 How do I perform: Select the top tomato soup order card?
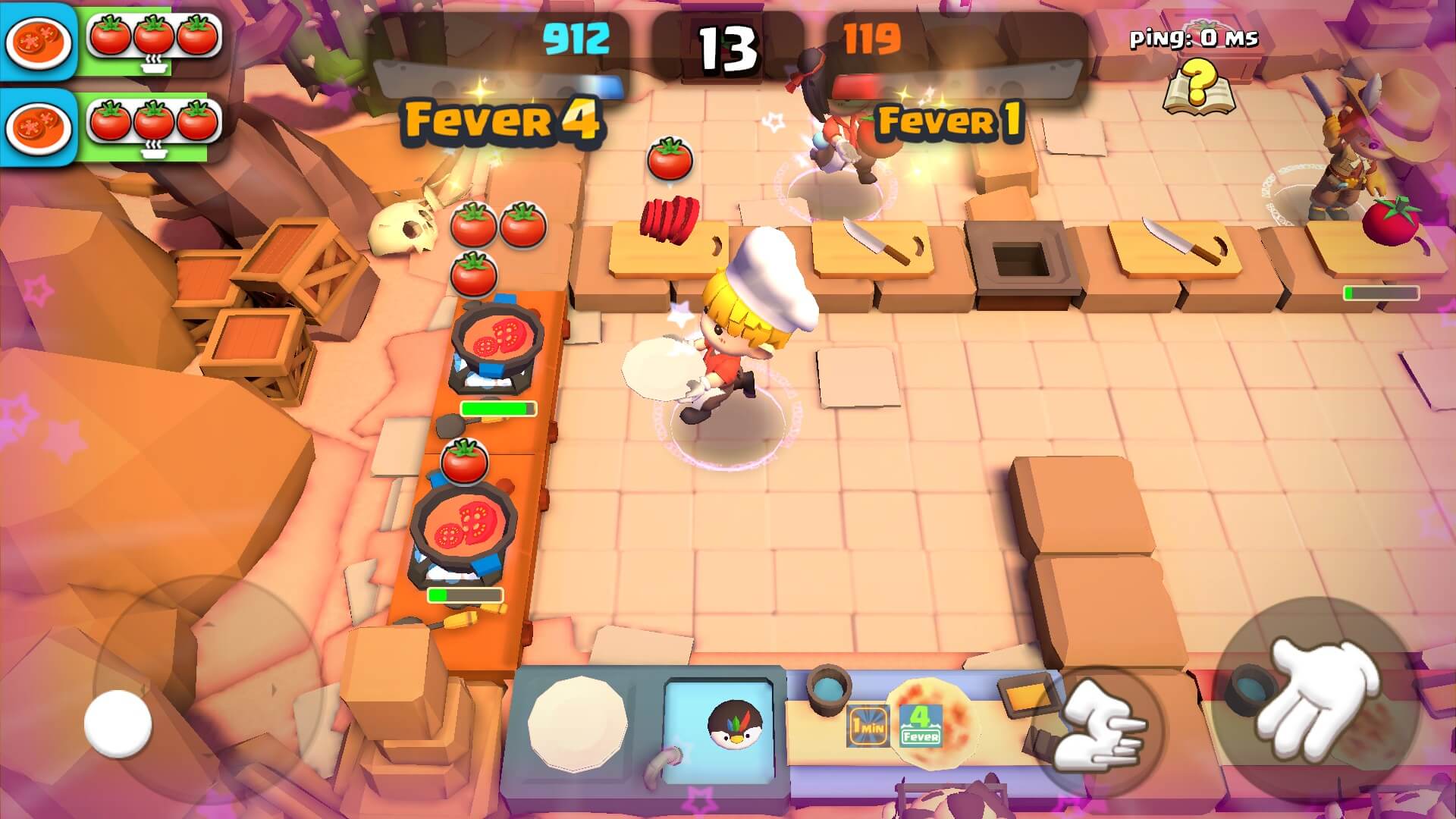[x=39, y=39]
